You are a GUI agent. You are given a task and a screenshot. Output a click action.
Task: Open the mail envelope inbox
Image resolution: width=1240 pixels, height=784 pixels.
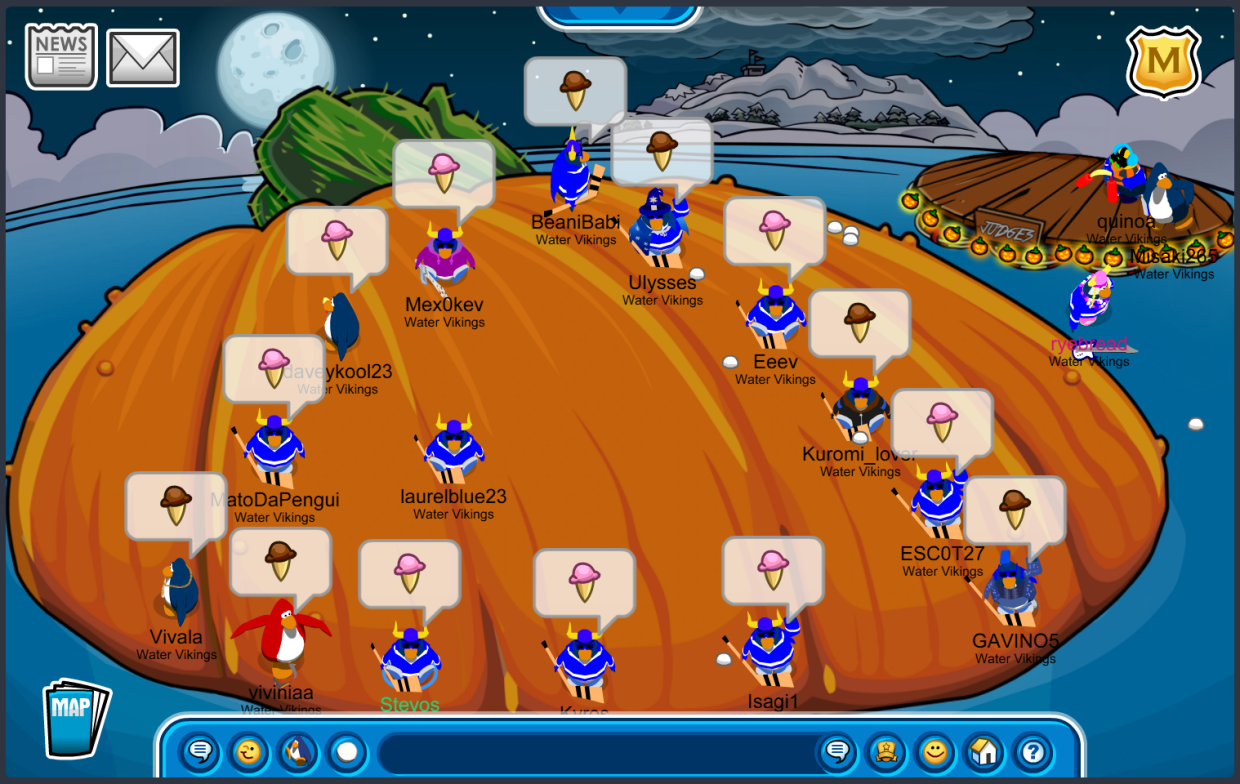pyautogui.click(x=143, y=57)
